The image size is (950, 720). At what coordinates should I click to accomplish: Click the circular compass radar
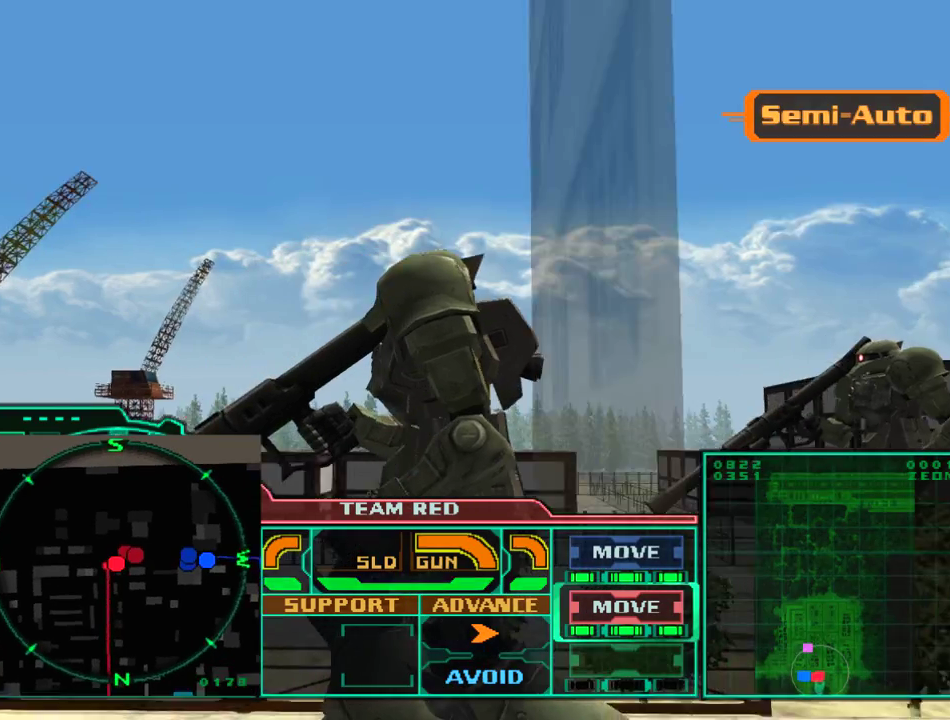point(120,560)
